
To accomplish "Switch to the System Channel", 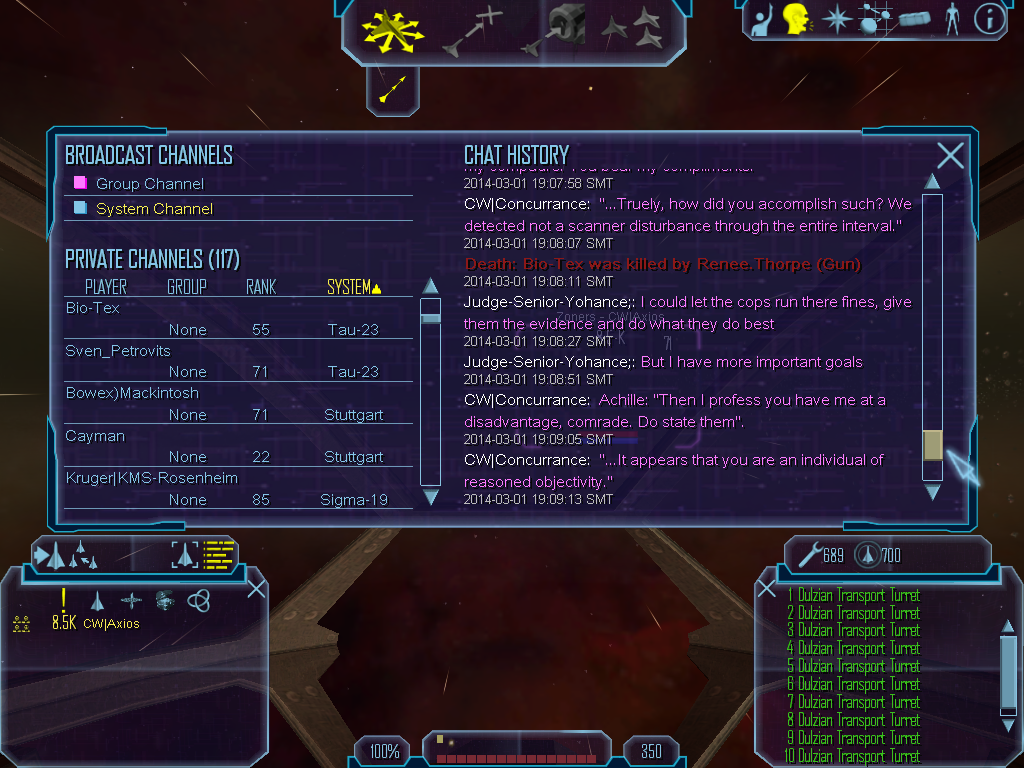I will pos(154,209).
